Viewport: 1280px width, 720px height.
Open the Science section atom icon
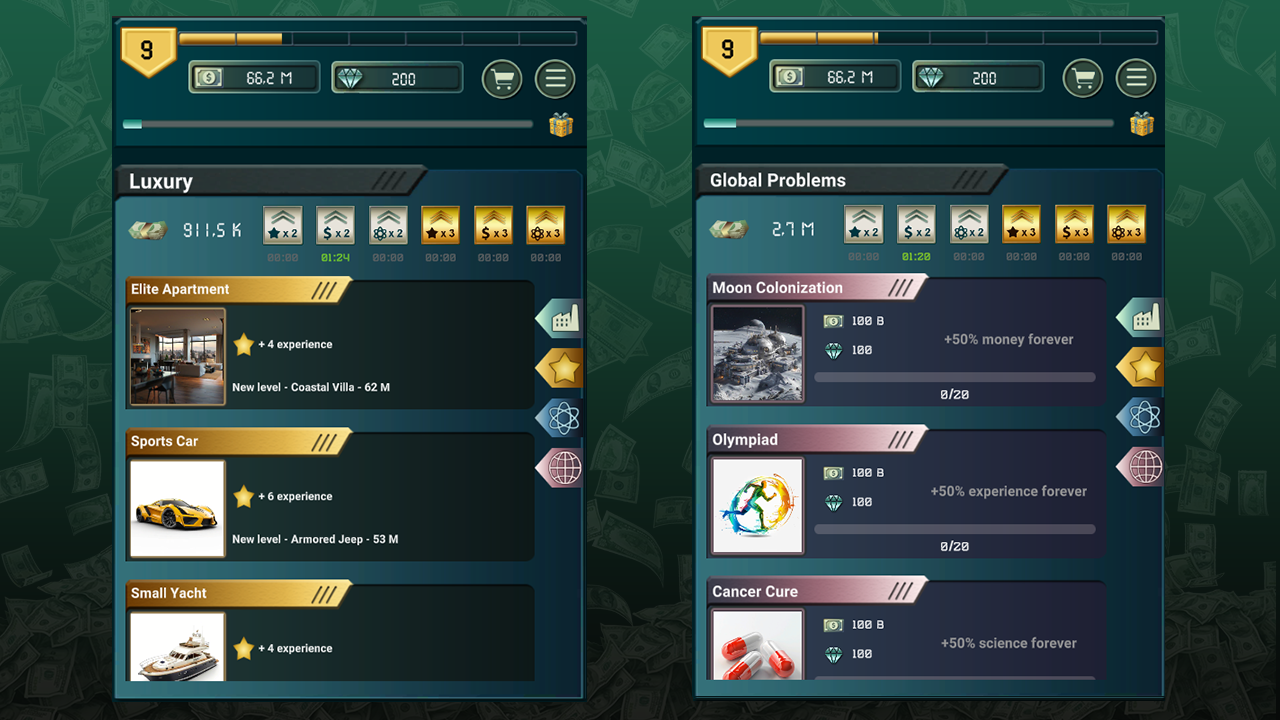pos(557,418)
